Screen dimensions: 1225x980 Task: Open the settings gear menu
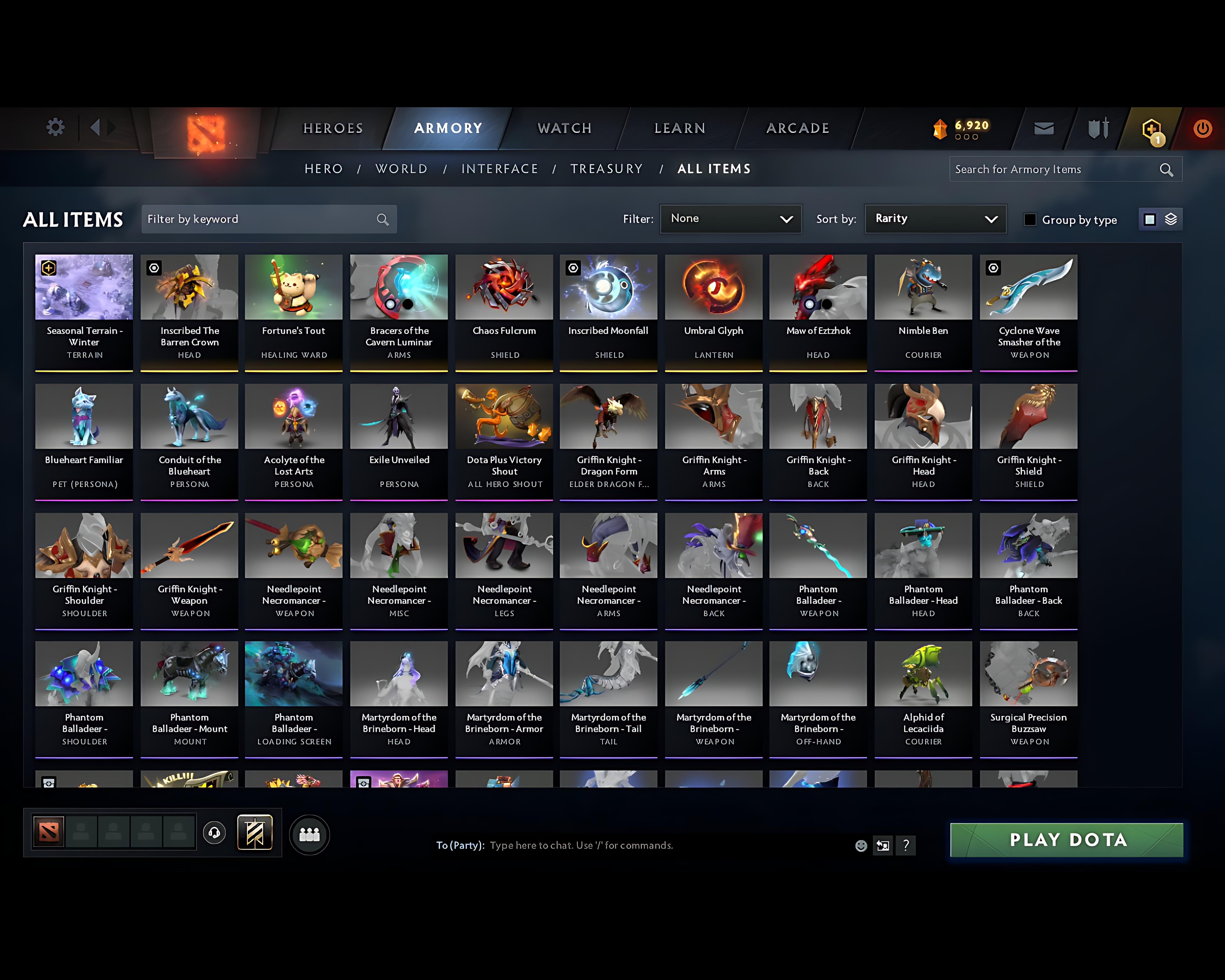(x=55, y=128)
